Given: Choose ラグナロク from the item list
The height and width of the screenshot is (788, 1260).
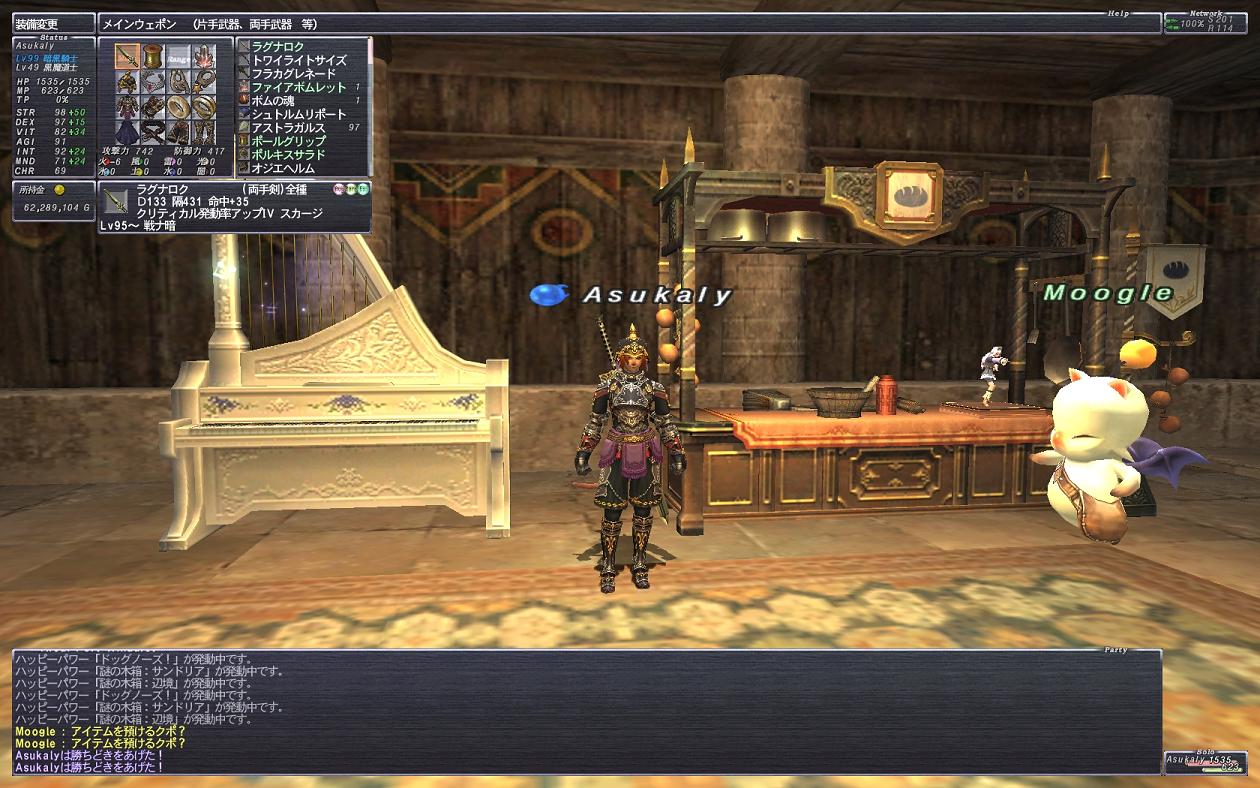Looking at the screenshot, I should coord(278,47).
